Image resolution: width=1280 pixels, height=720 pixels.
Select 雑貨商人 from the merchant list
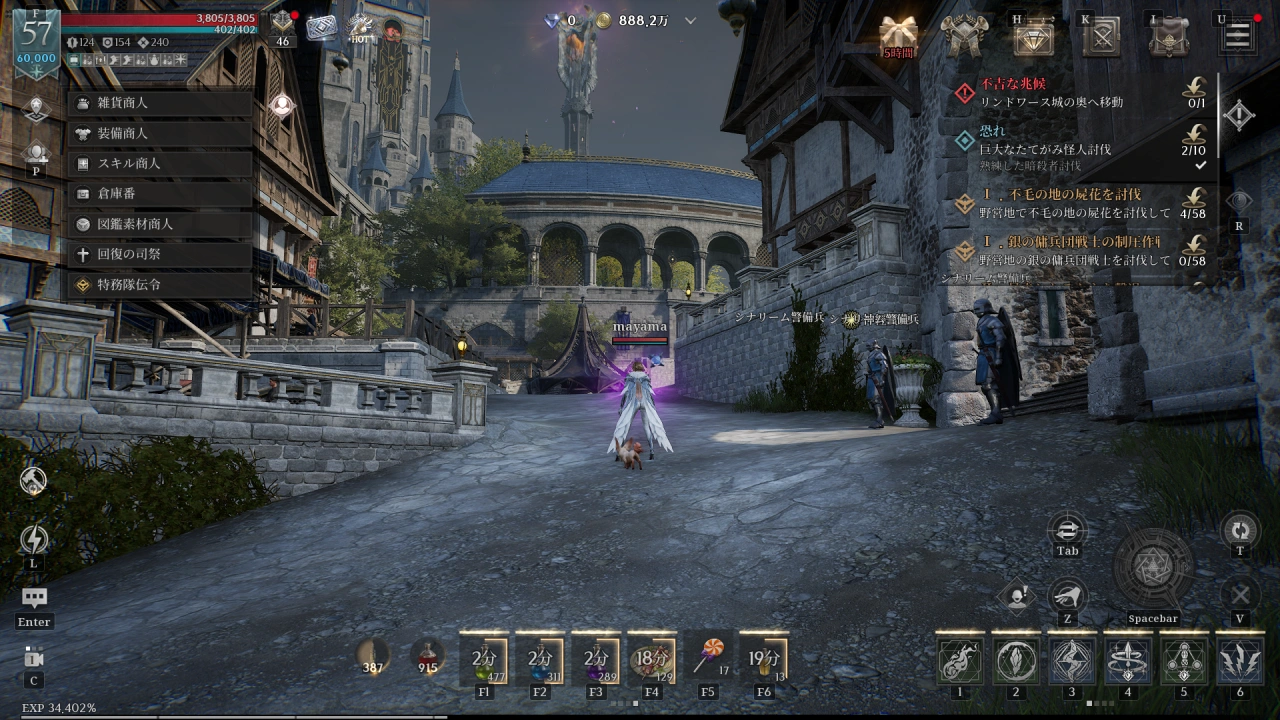click(160, 103)
